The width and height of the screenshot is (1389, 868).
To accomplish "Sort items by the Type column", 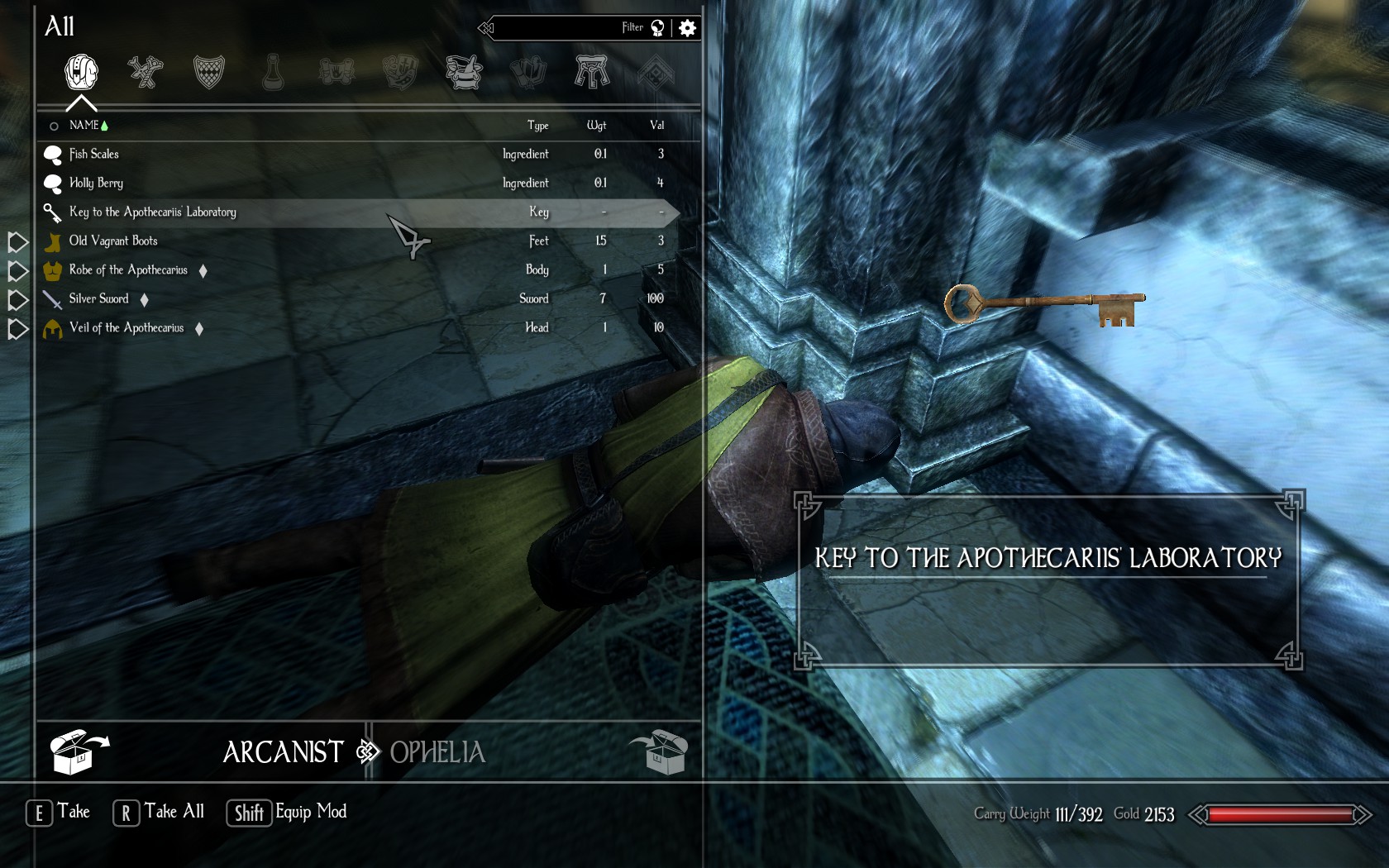I will click(537, 126).
